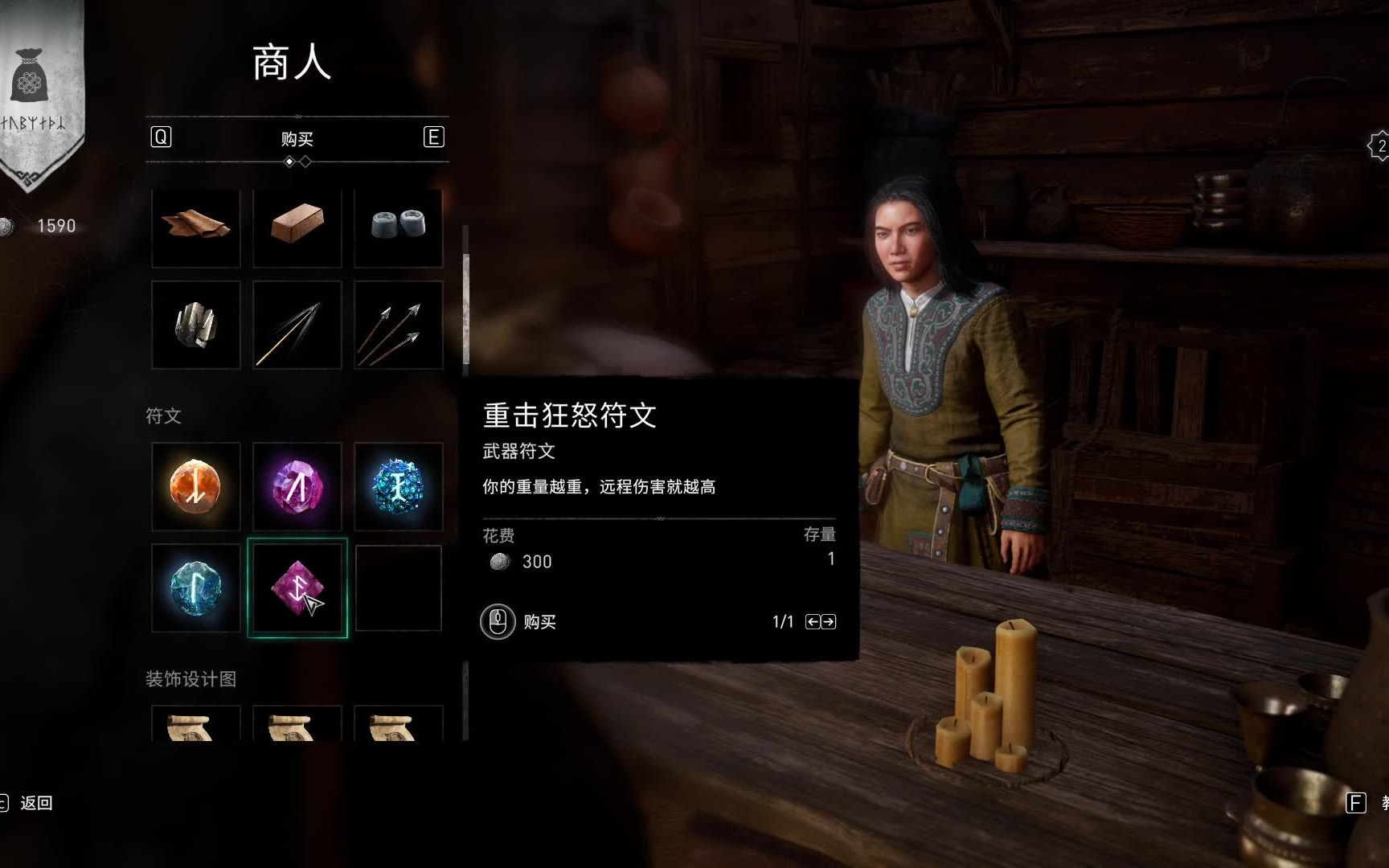Select the iron ingot slot
1389x868 pixels.
(x=297, y=227)
